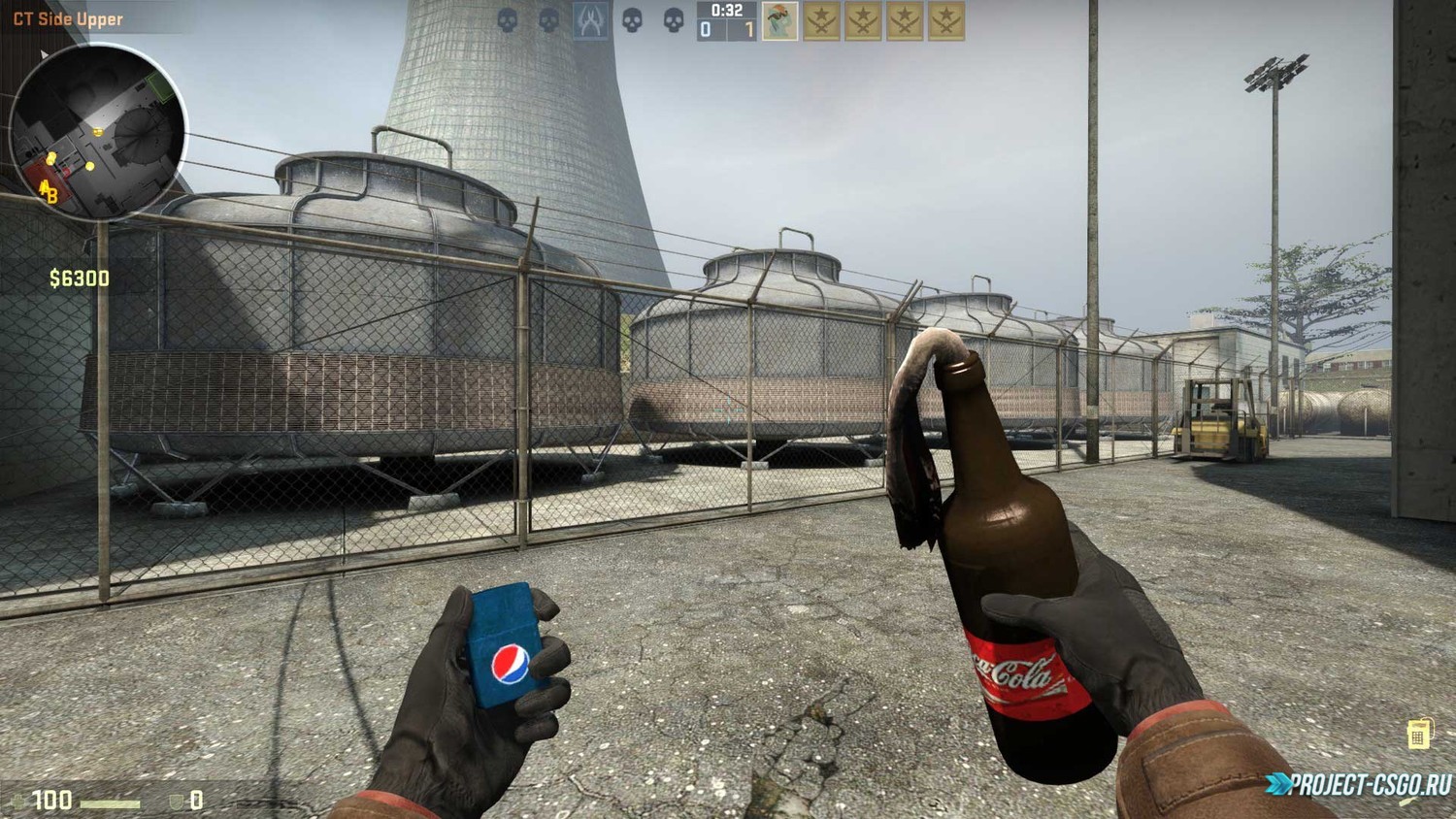Toggle the bombsite B marker on minimap
Viewport: 1456px width, 819px height.
[x=52, y=194]
